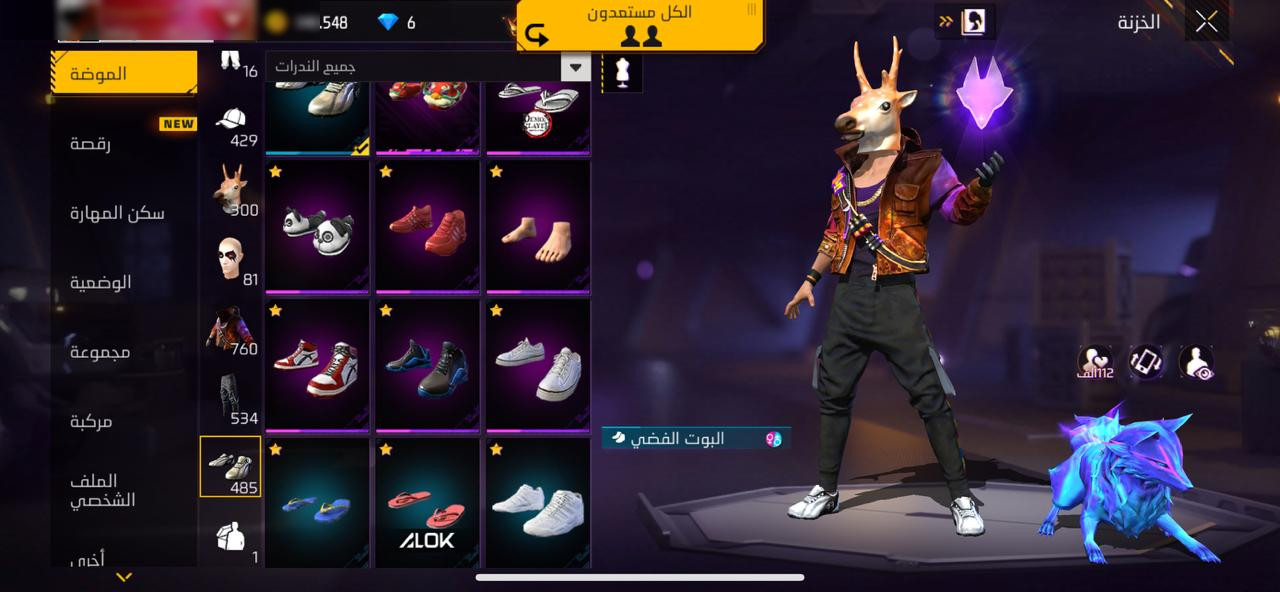Open the سكن المهارة skill skin tab
The width and height of the screenshot is (1280, 592).
(x=117, y=213)
